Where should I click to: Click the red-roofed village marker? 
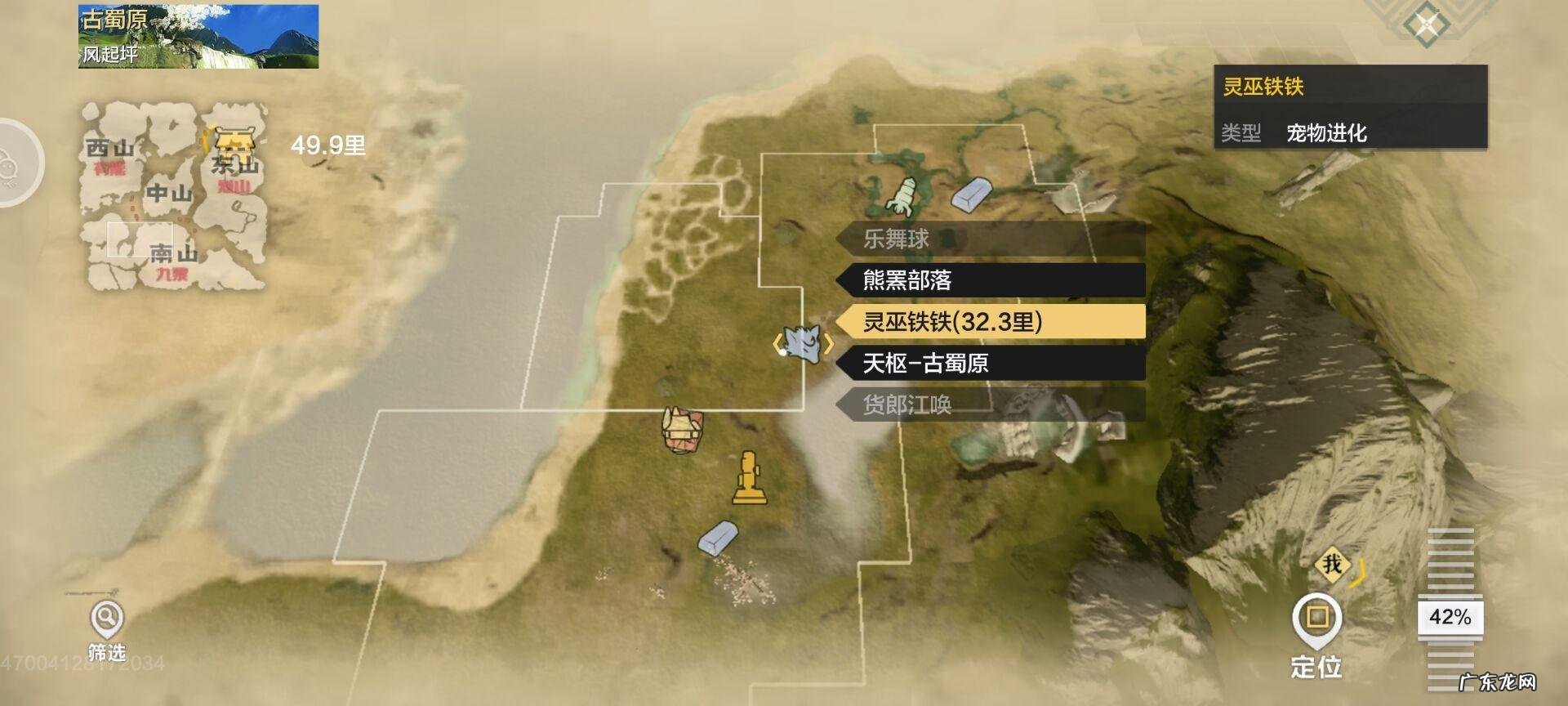point(680,431)
